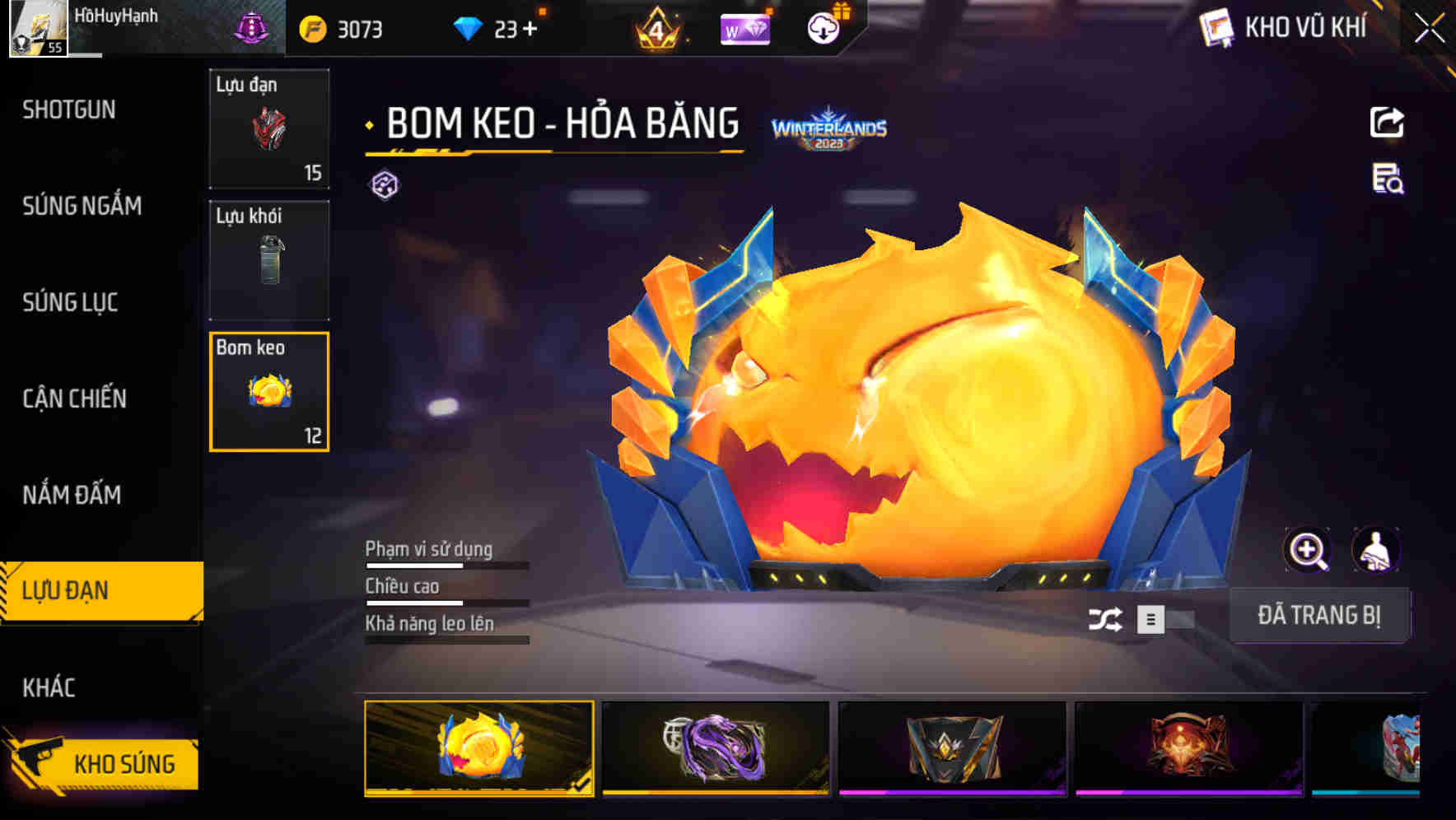Open the share icon near the item title
This screenshot has height=820, width=1456.
[x=1387, y=121]
